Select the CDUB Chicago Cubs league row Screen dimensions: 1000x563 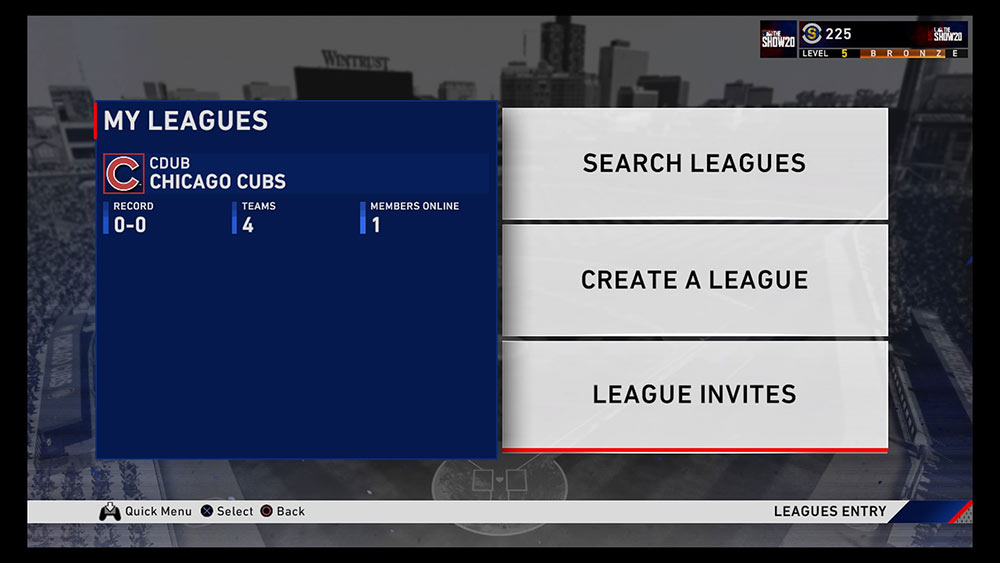[x=296, y=173]
